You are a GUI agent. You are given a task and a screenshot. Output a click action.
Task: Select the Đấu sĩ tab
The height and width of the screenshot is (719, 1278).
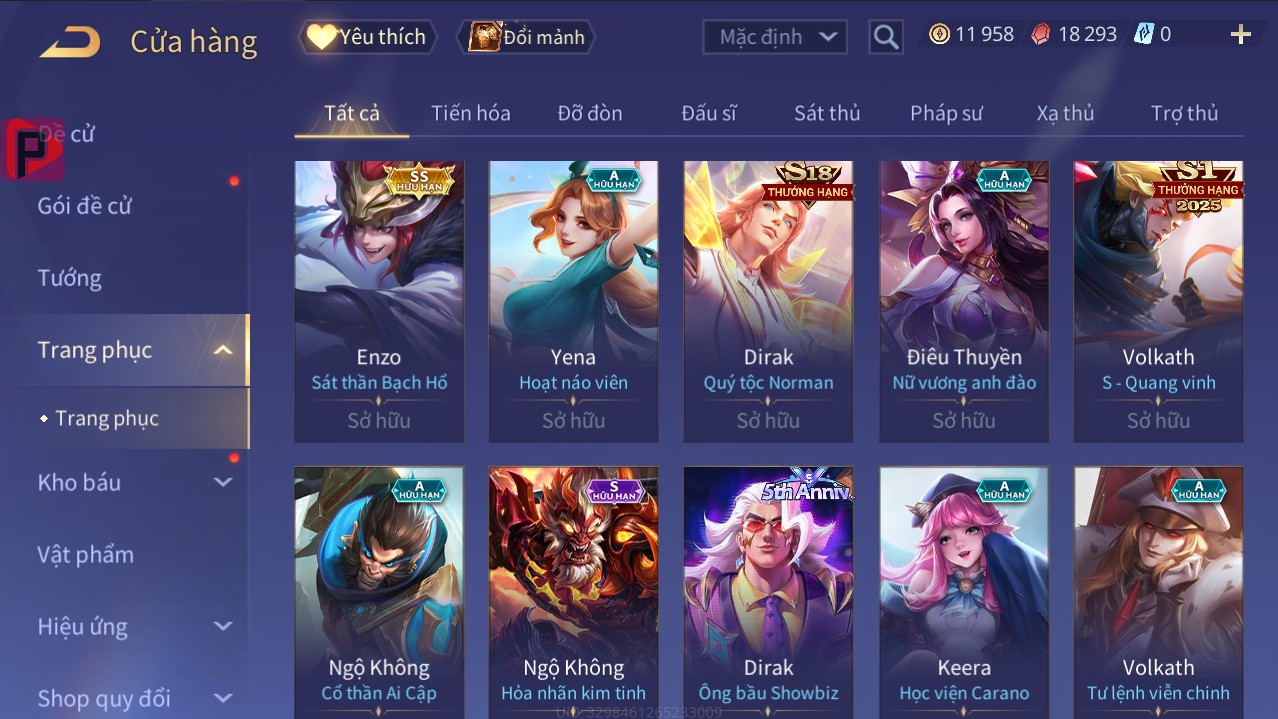point(708,113)
